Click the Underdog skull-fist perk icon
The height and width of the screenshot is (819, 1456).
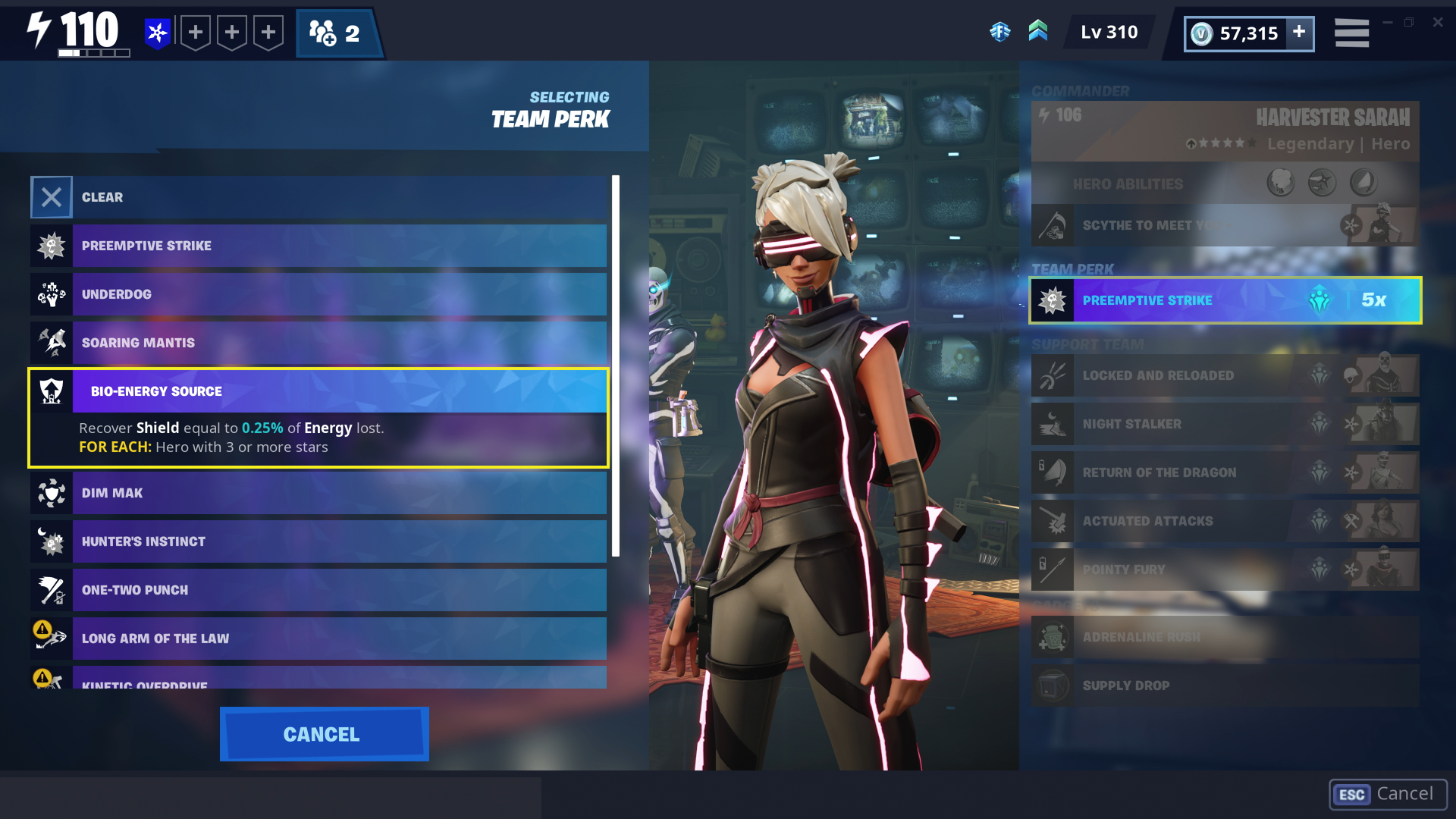[51, 294]
